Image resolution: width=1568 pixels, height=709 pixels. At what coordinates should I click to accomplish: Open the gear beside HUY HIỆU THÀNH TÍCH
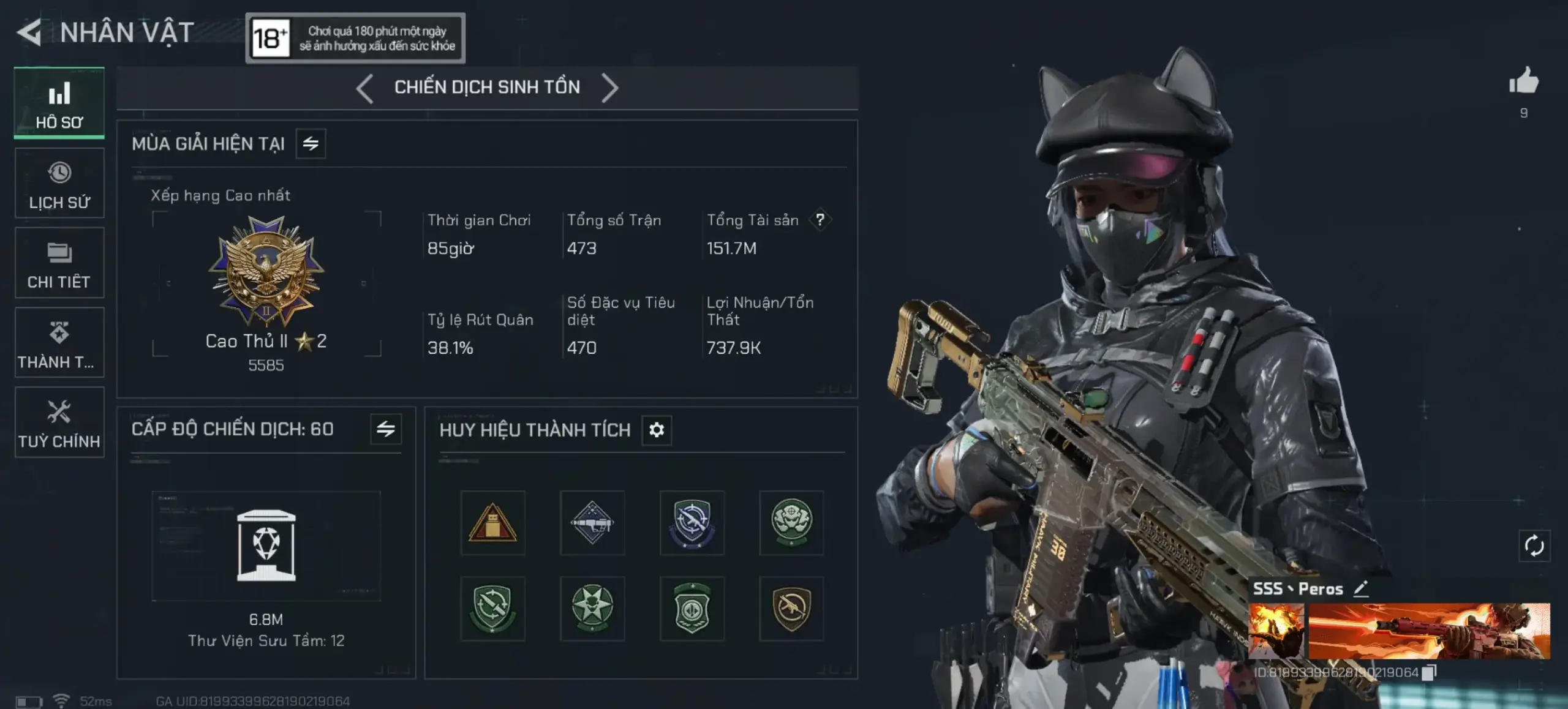657,430
